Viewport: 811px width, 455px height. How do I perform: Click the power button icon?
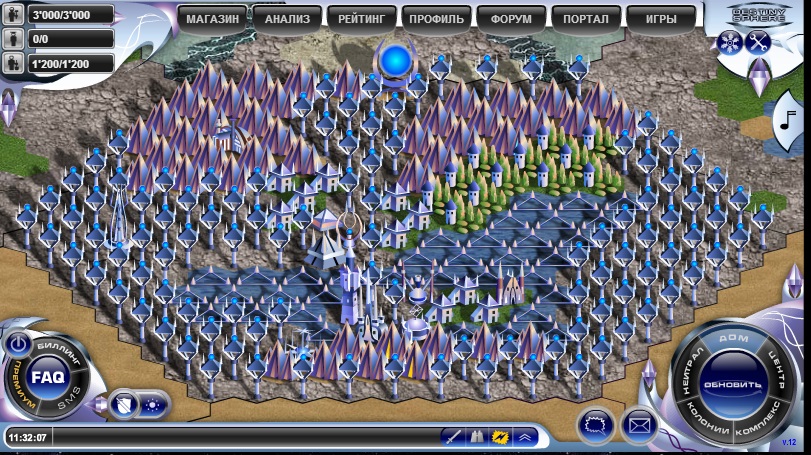(x=17, y=343)
